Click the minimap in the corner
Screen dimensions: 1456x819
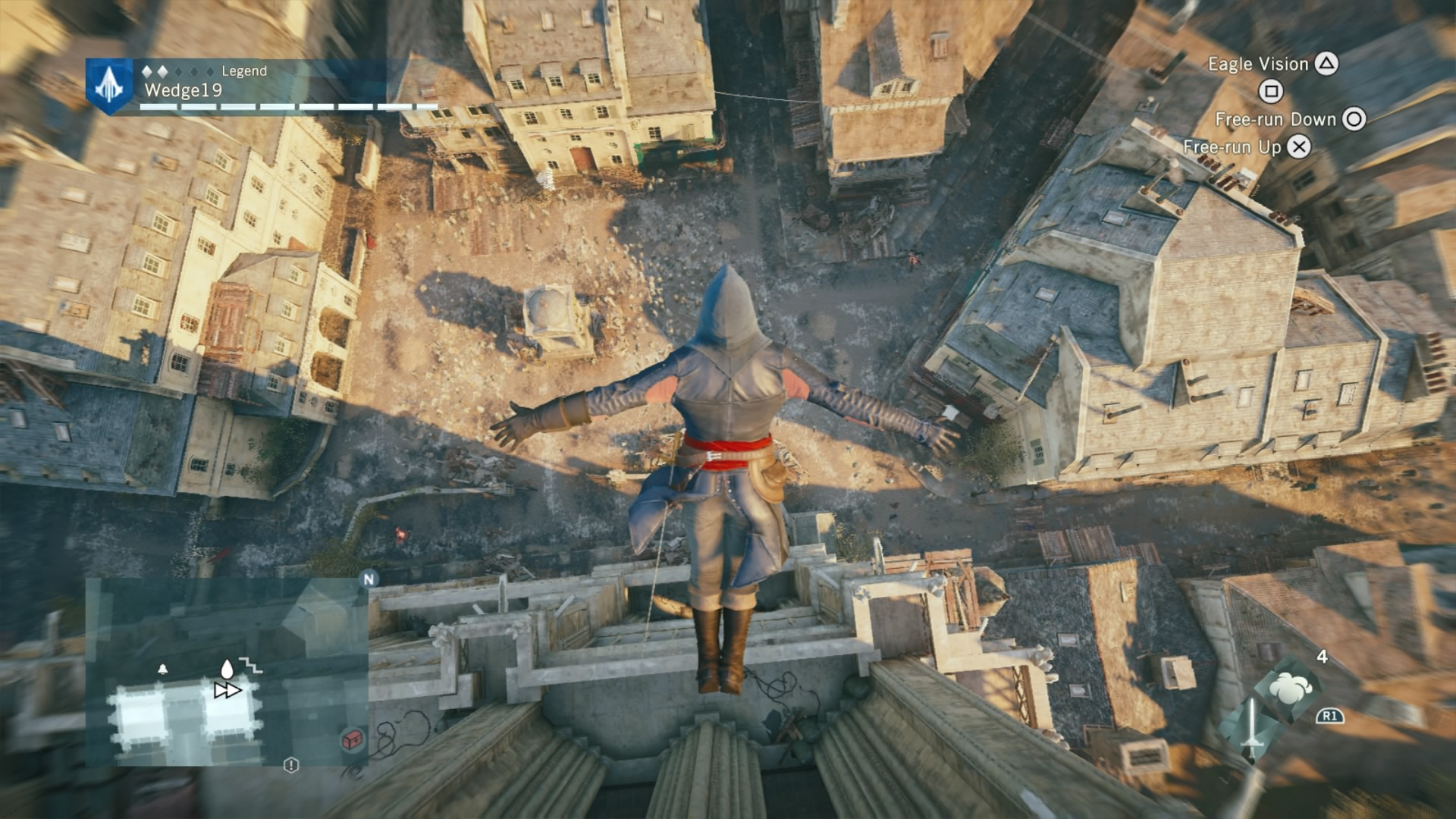[x=226, y=672]
